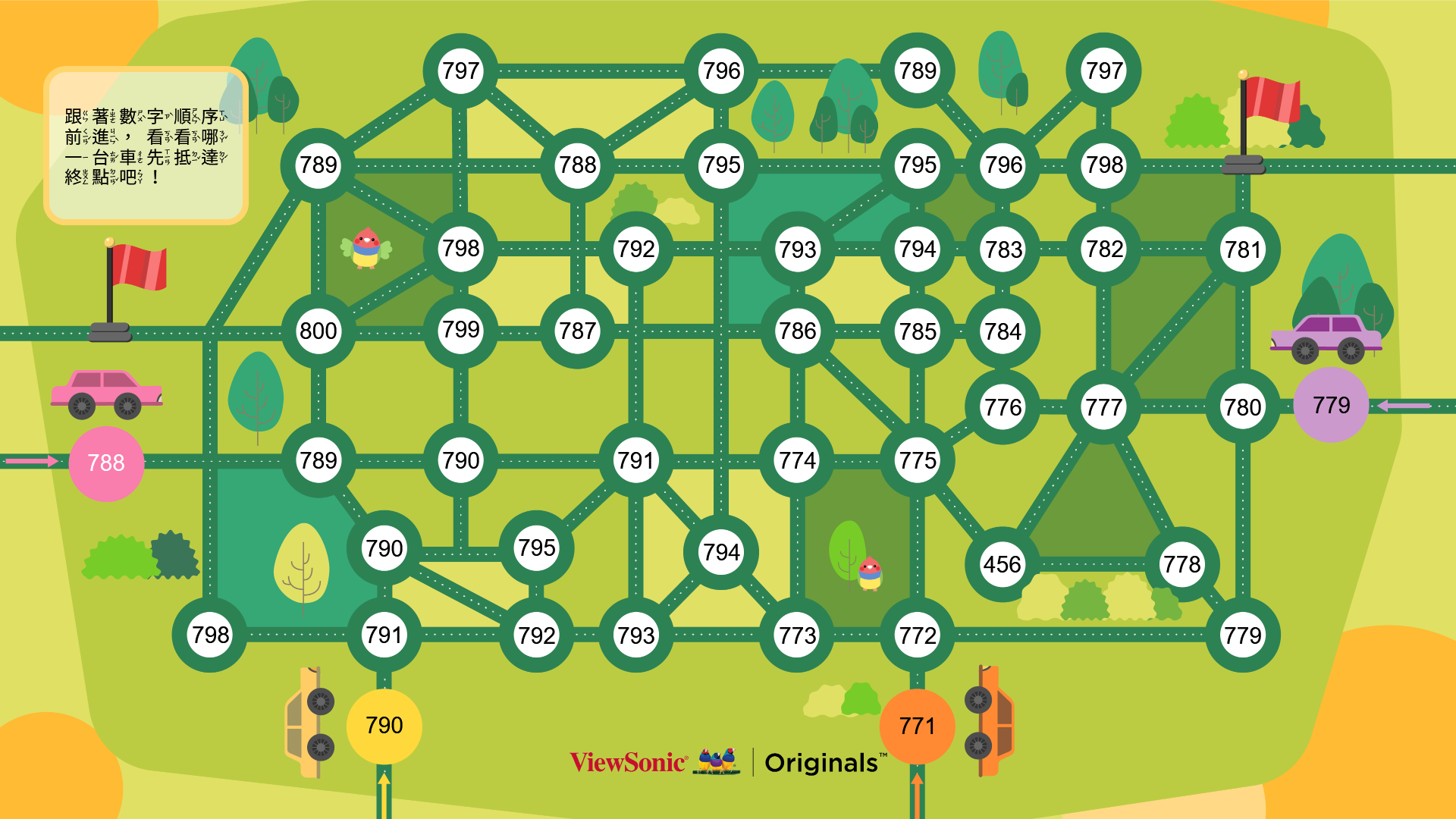The height and width of the screenshot is (819, 1456).
Task: Select the 780 number circle
Action: click(x=1243, y=407)
